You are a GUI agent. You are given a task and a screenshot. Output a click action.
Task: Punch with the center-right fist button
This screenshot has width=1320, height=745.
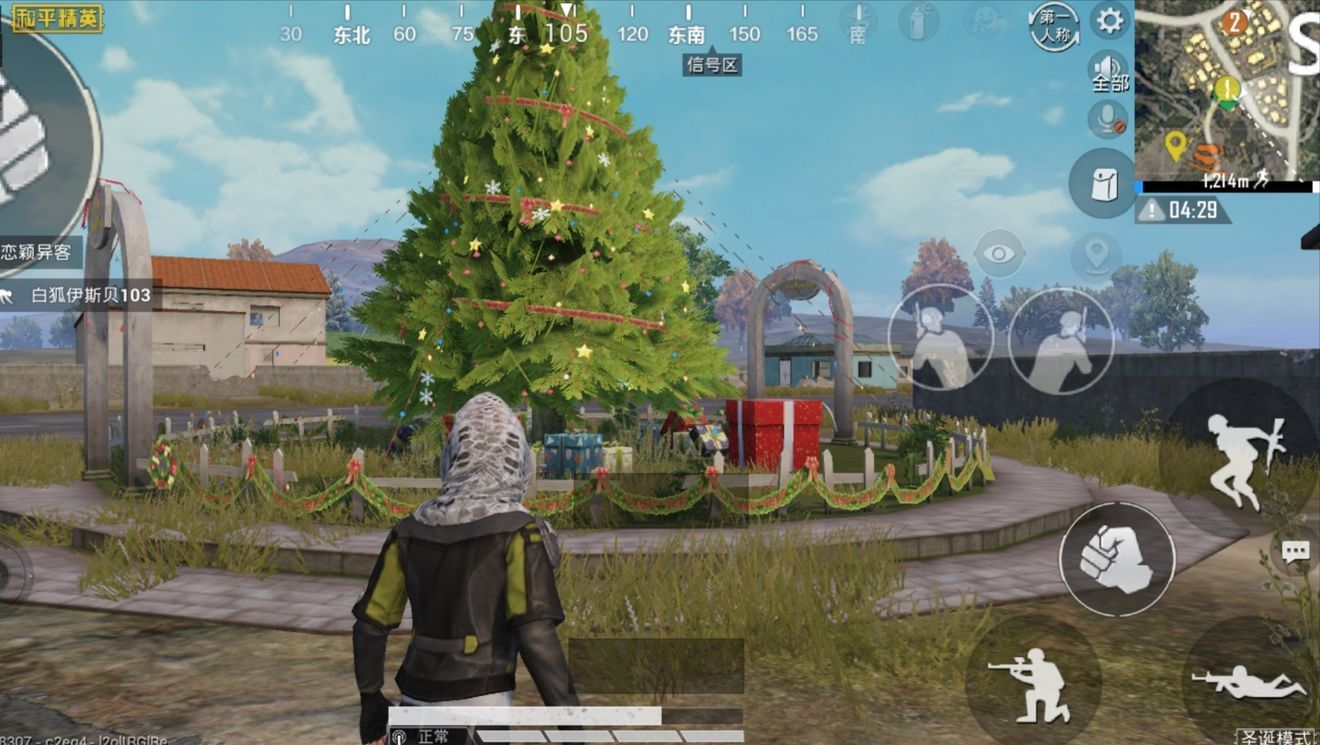point(1117,559)
